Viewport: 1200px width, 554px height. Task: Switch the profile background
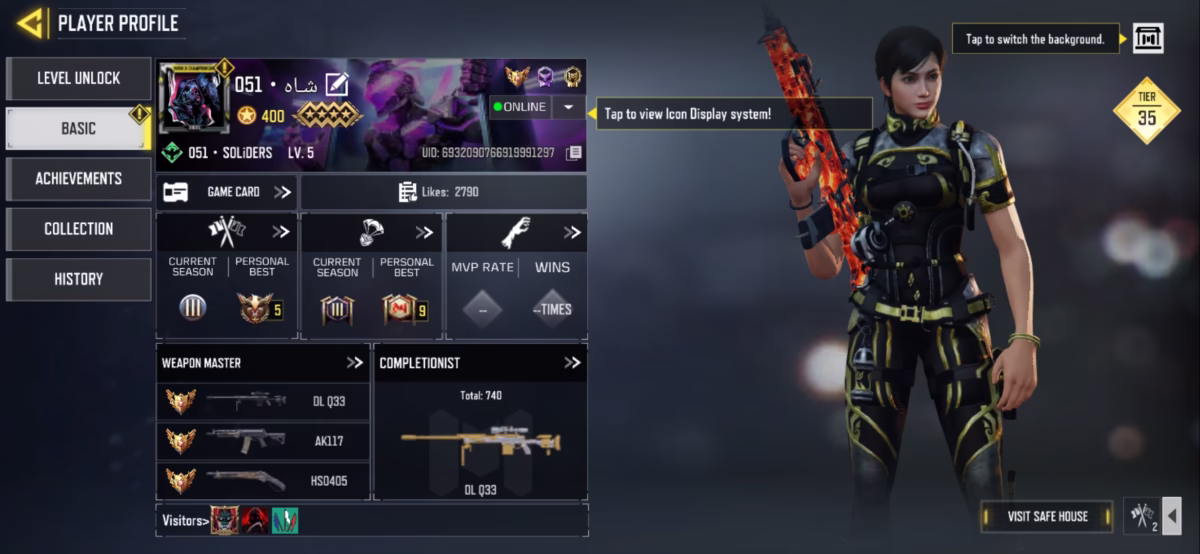[x=1147, y=39]
